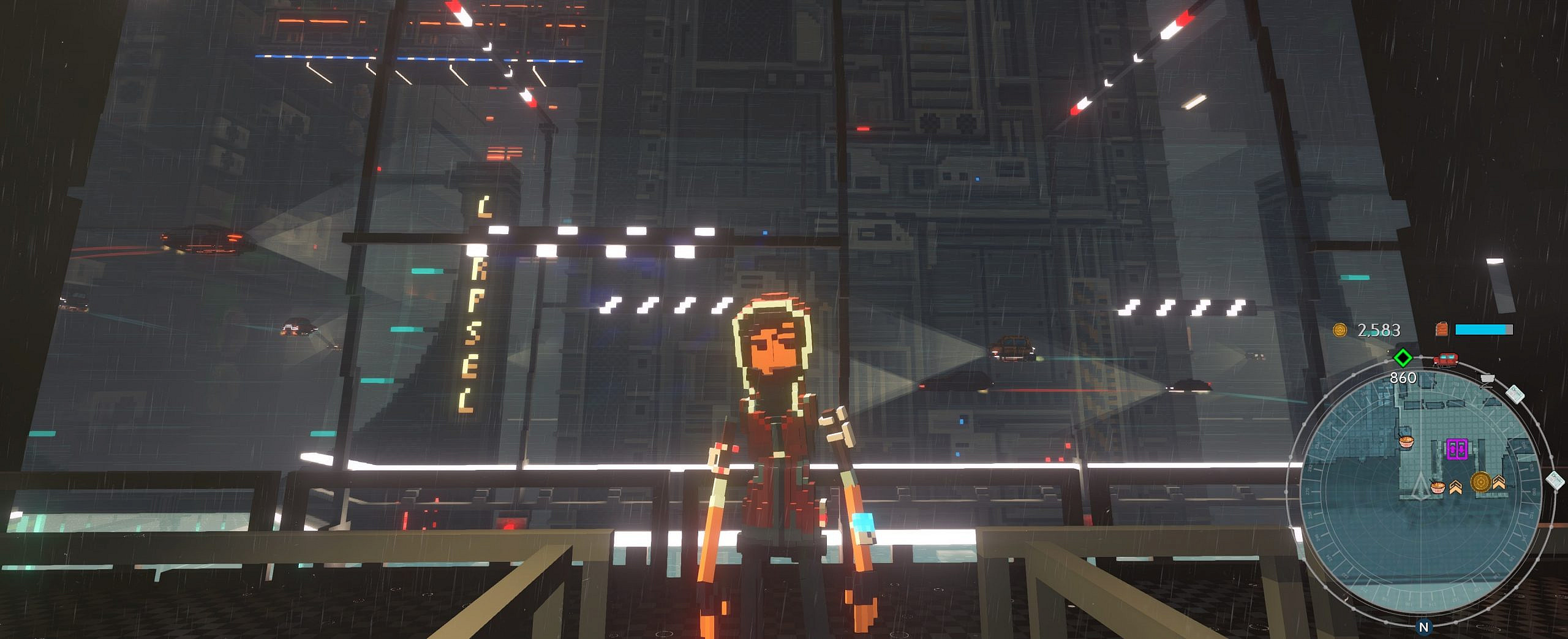Screen dimensions: 1568x639
Task: Click the 2,583 coin counter
Action: 1380,331
